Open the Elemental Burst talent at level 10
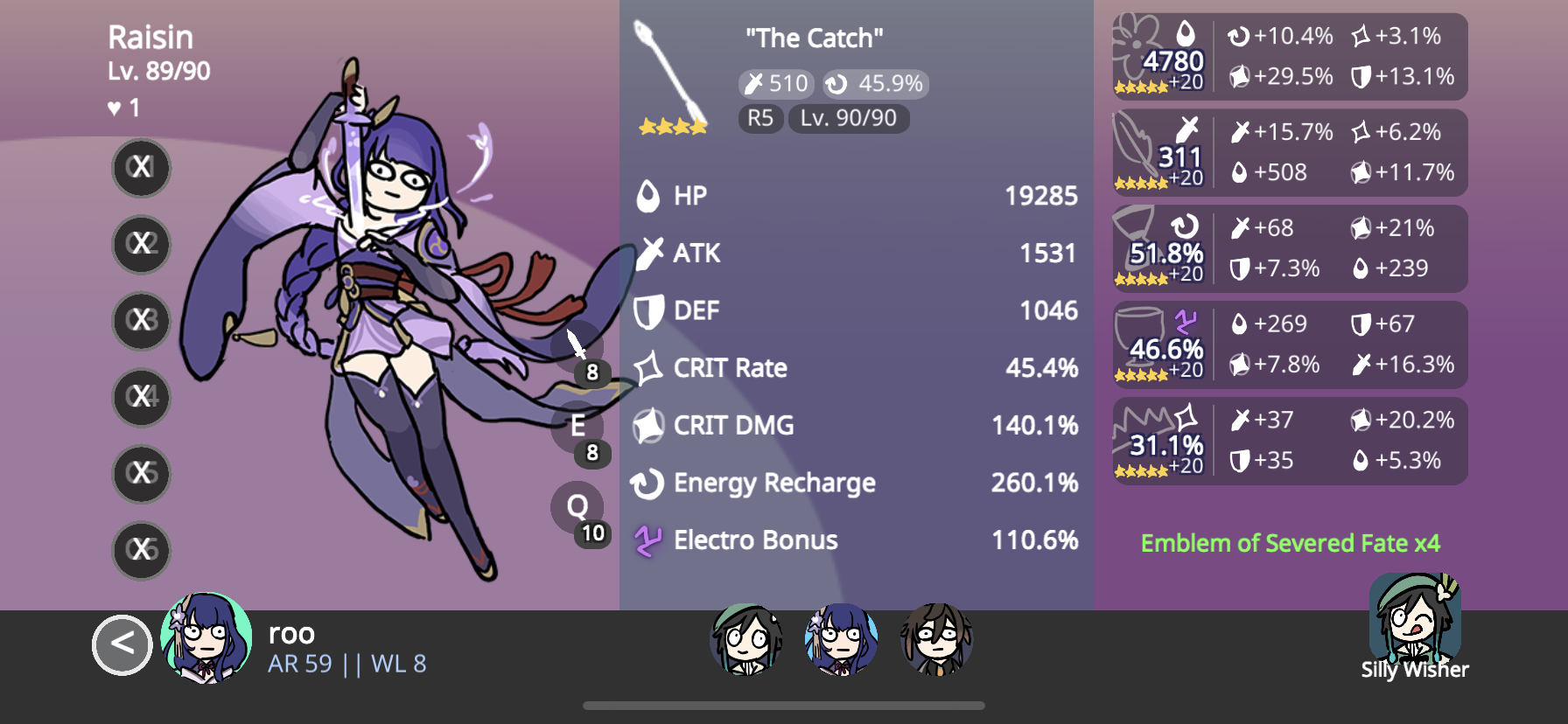 (x=577, y=505)
